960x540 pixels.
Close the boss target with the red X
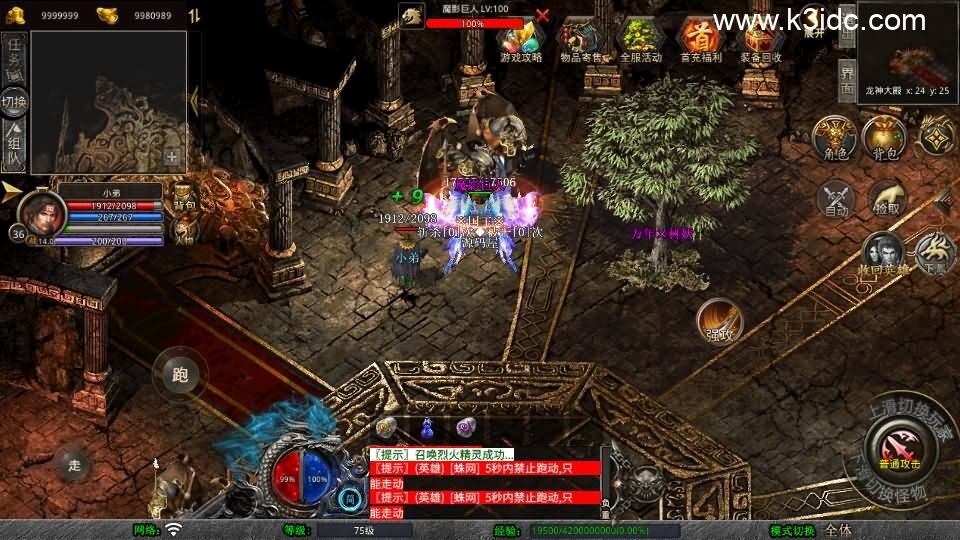[542, 15]
